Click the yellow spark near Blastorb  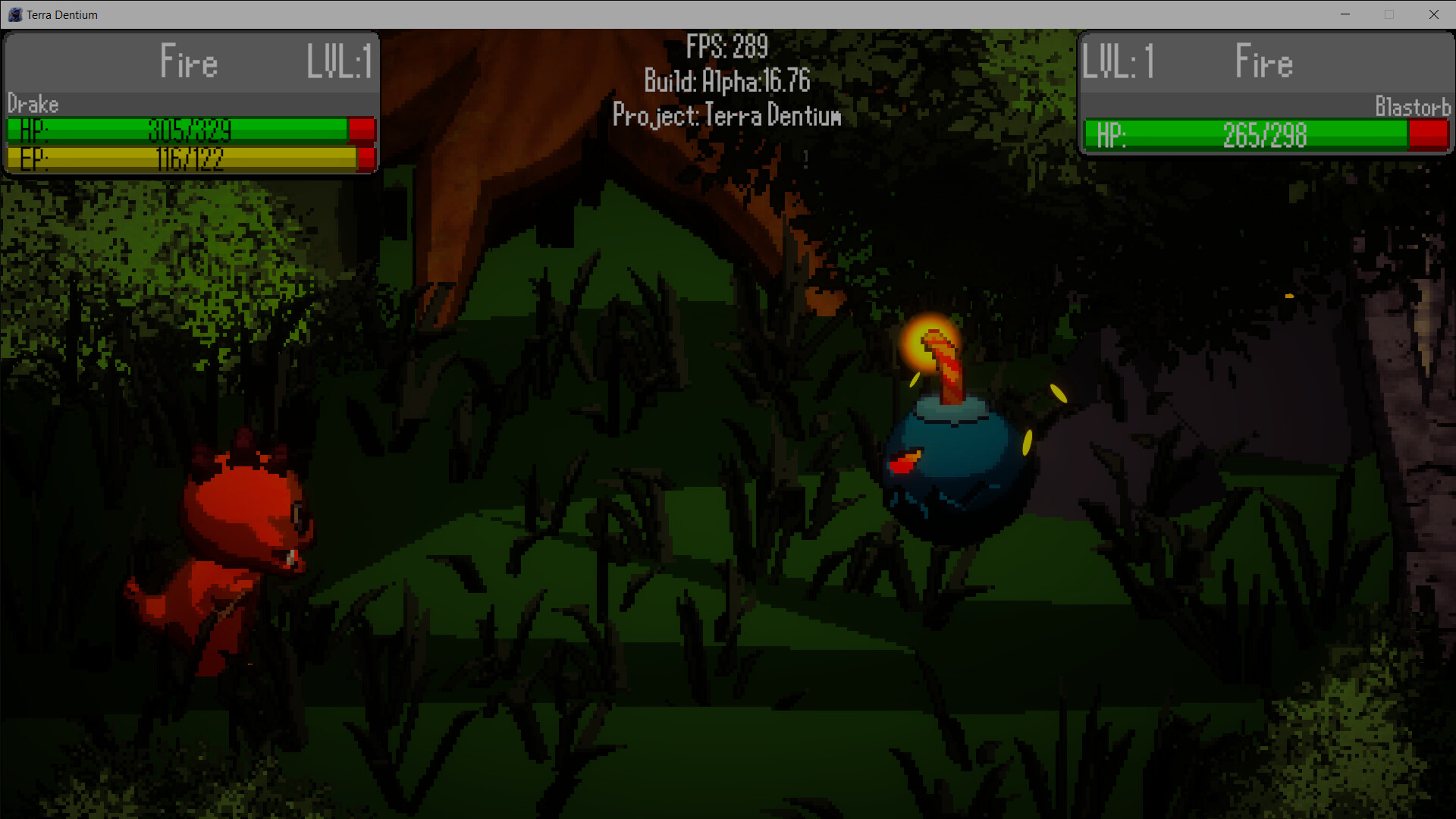(1058, 394)
